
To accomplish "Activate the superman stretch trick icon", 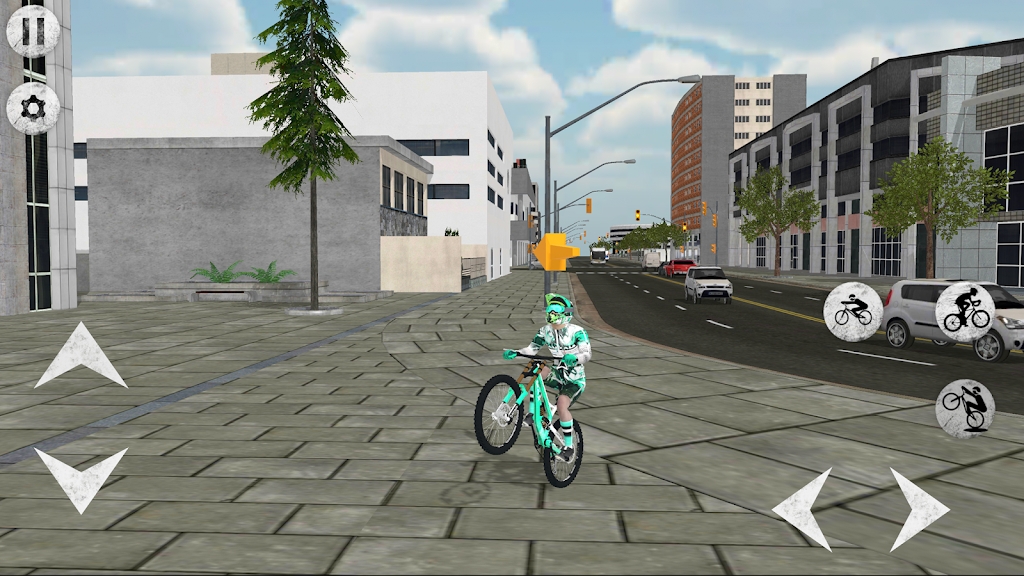I will pos(853,312).
